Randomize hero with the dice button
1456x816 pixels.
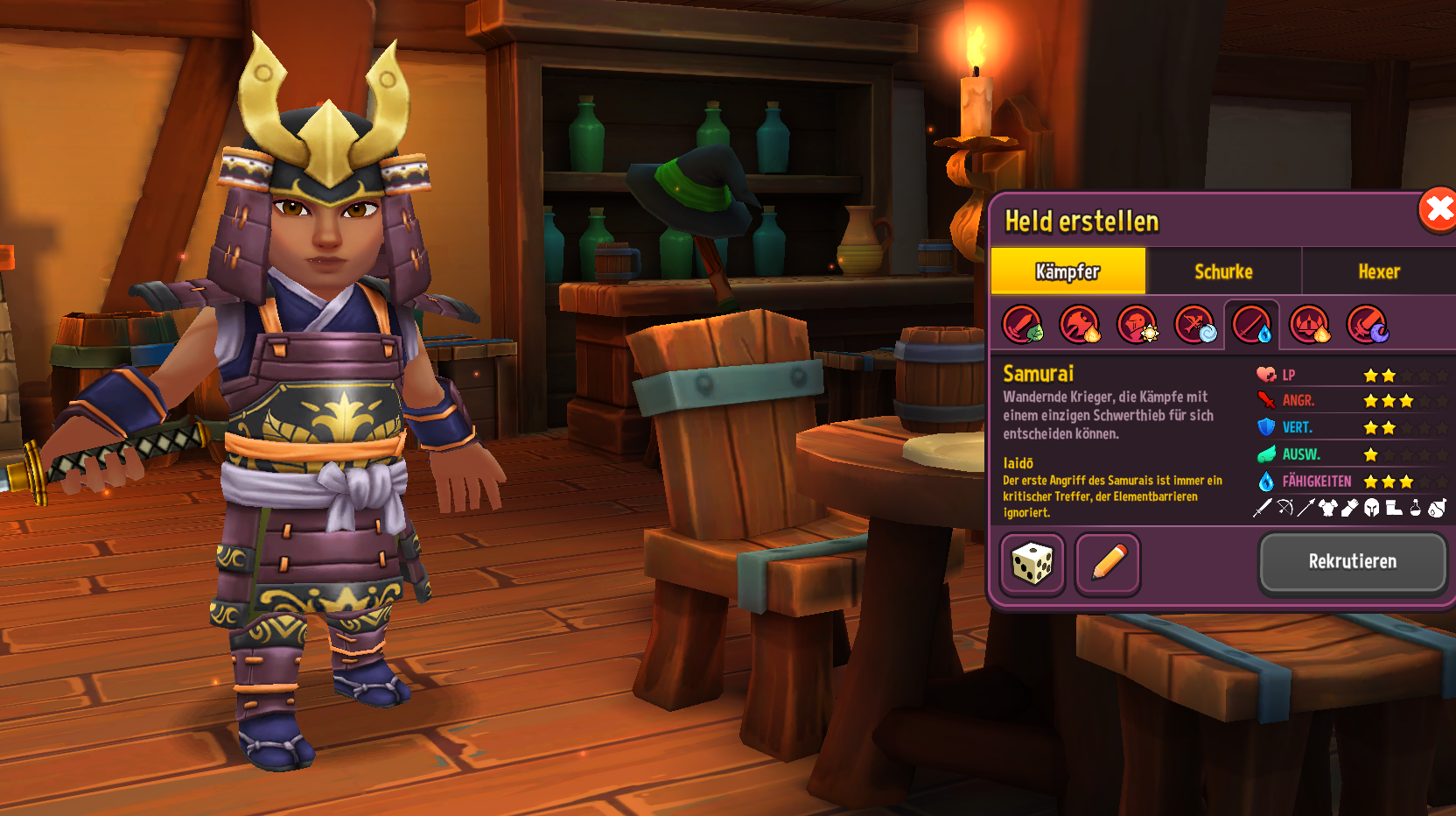1032,564
